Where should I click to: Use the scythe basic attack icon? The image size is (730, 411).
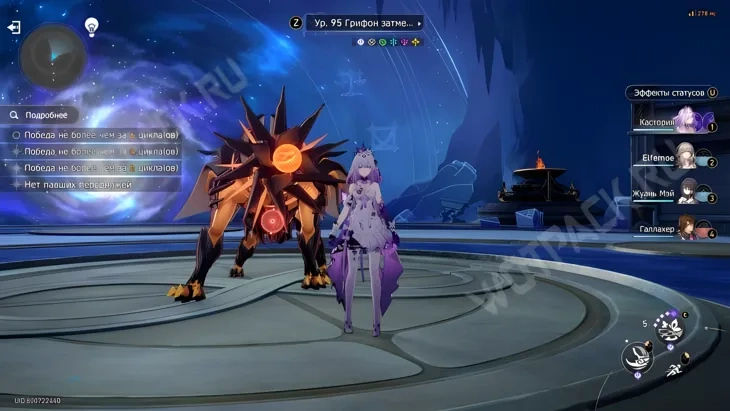pyautogui.click(x=636, y=354)
